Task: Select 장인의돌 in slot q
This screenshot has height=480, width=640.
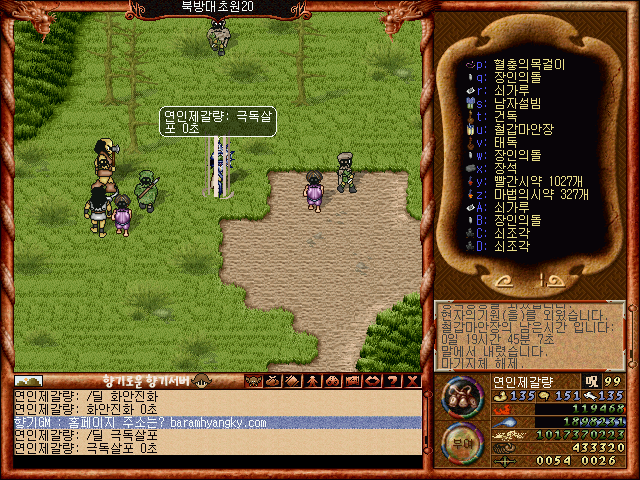Action: [x=516, y=76]
